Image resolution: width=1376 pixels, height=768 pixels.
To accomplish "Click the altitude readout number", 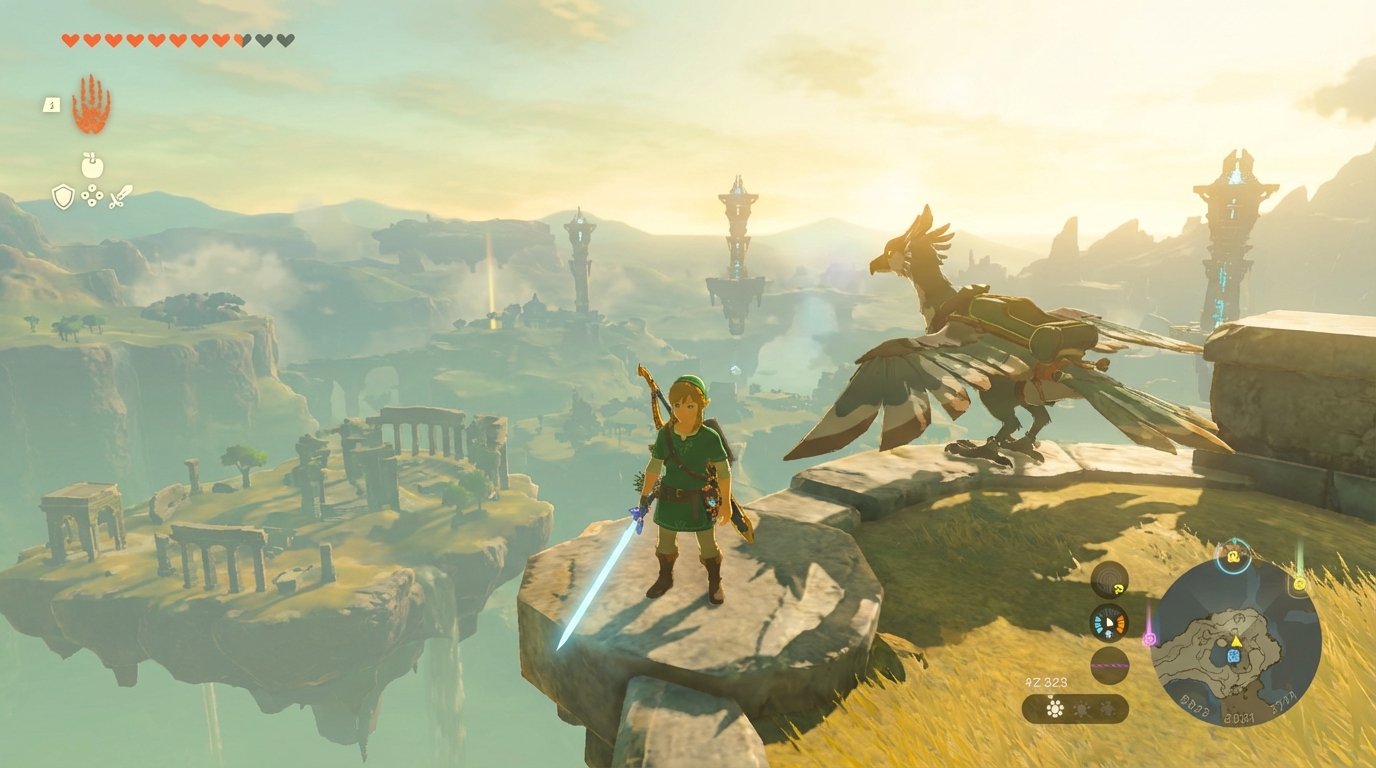I will [1045, 682].
